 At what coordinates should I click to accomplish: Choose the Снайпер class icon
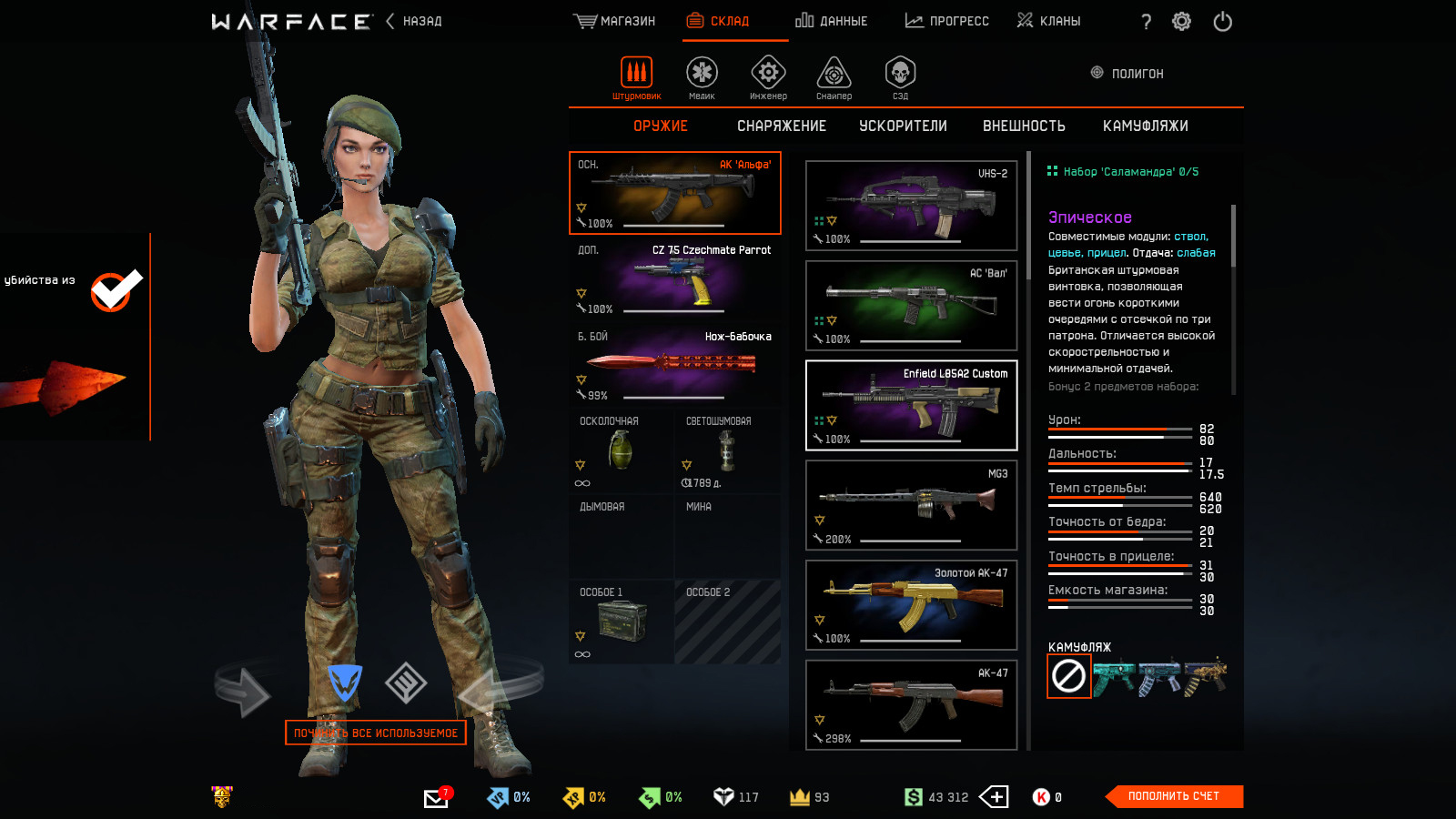tap(834, 76)
